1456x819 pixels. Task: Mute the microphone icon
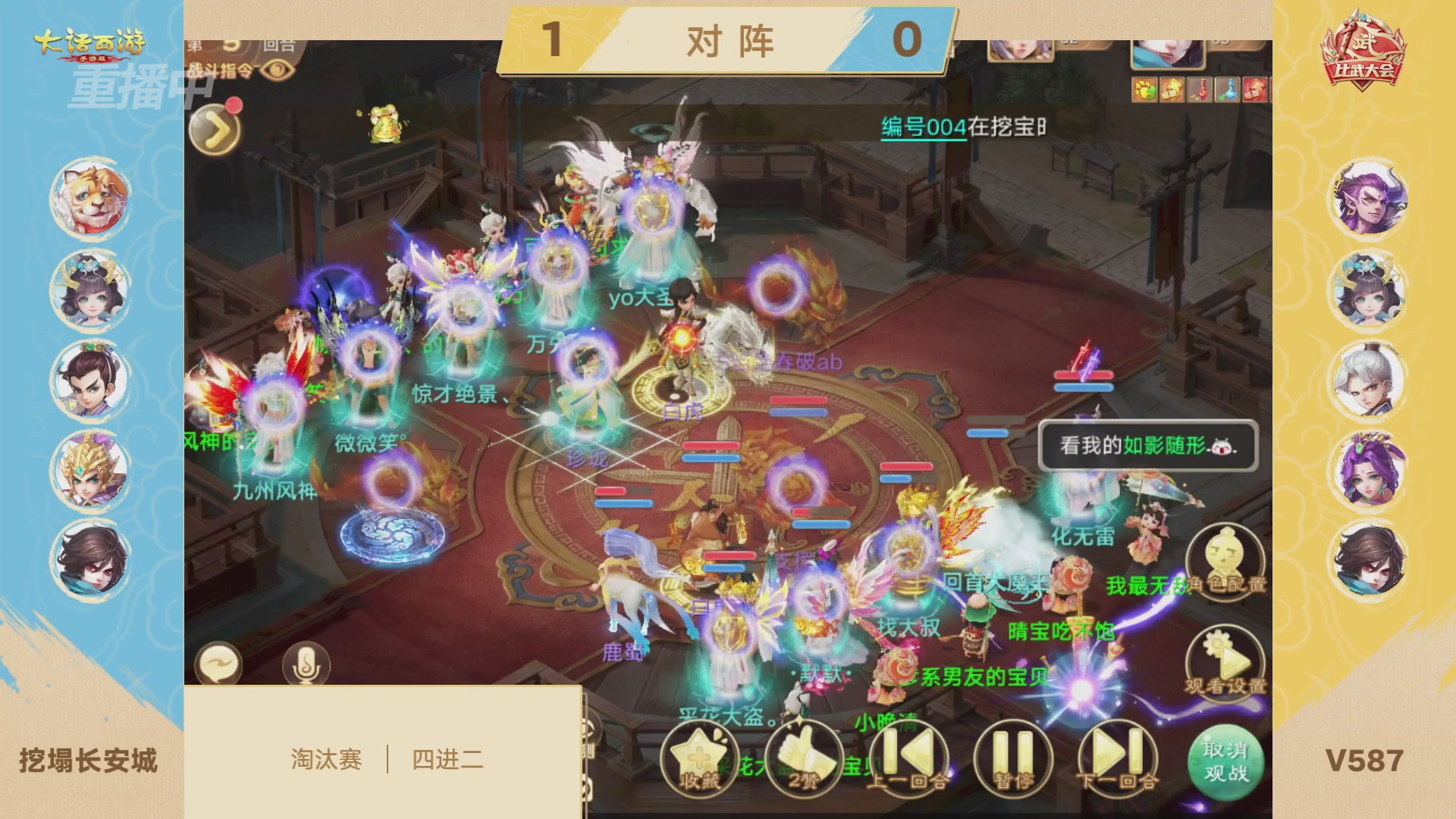click(x=307, y=664)
